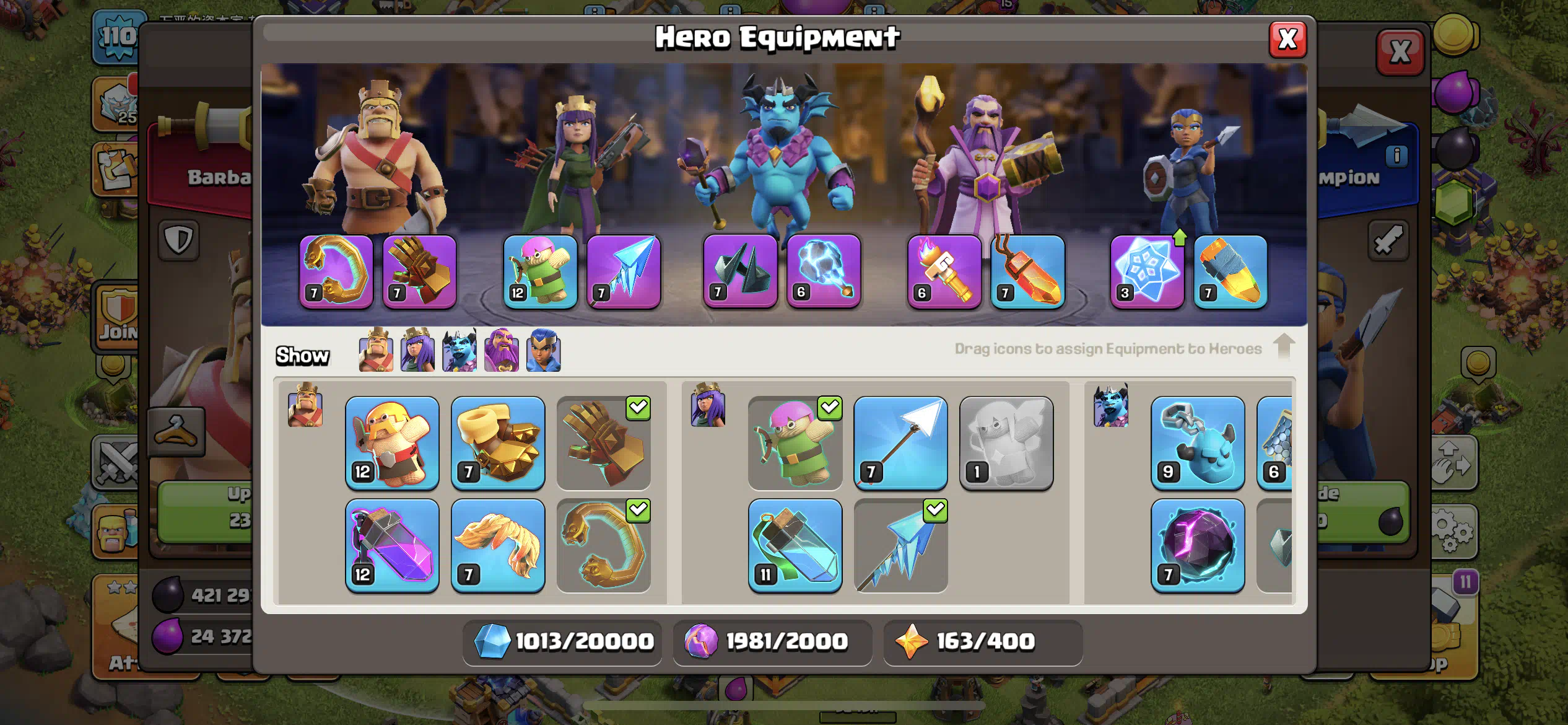Close the Hero Equipment window

click(1287, 40)
